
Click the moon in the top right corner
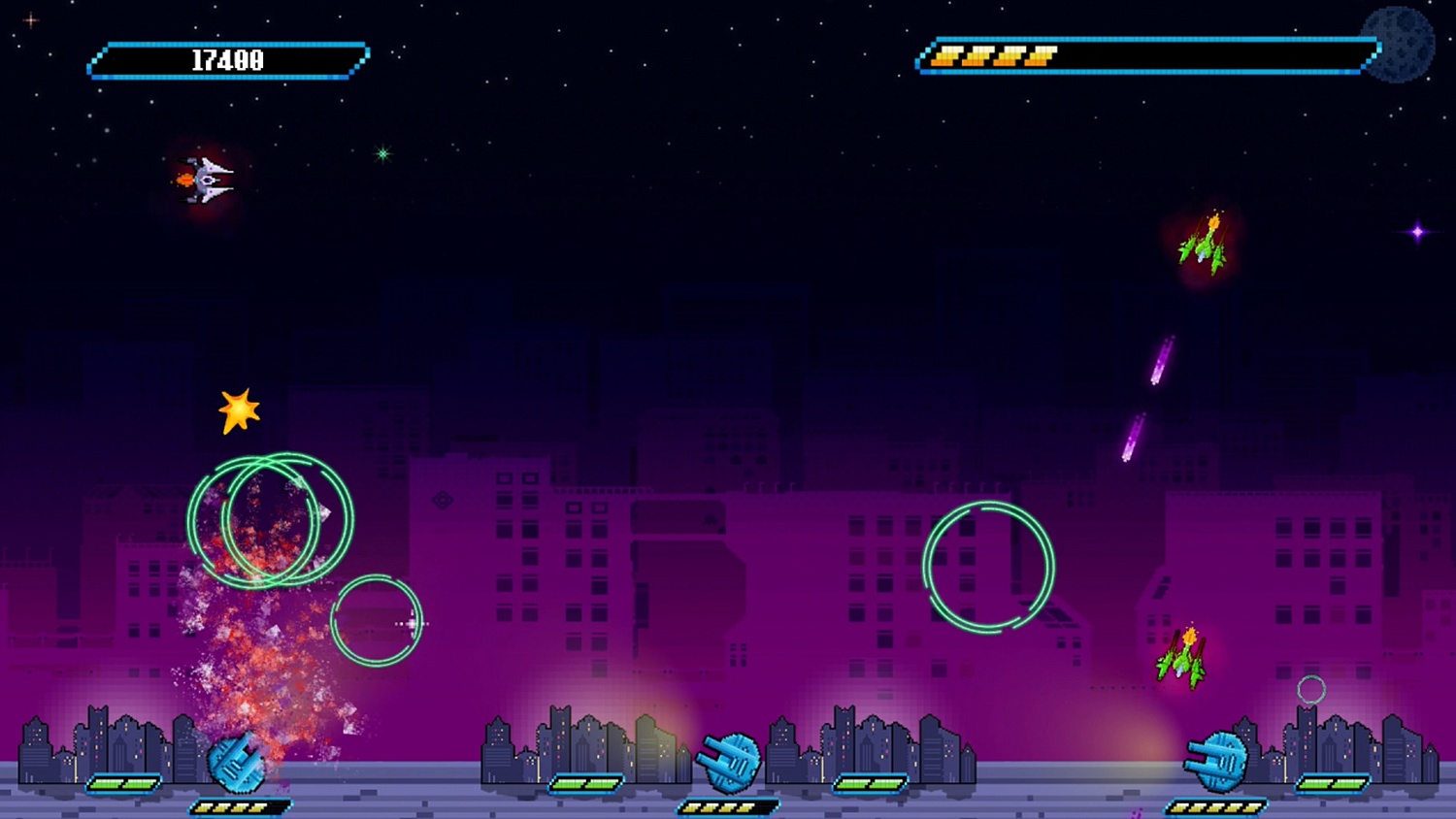pos(1398,43)
